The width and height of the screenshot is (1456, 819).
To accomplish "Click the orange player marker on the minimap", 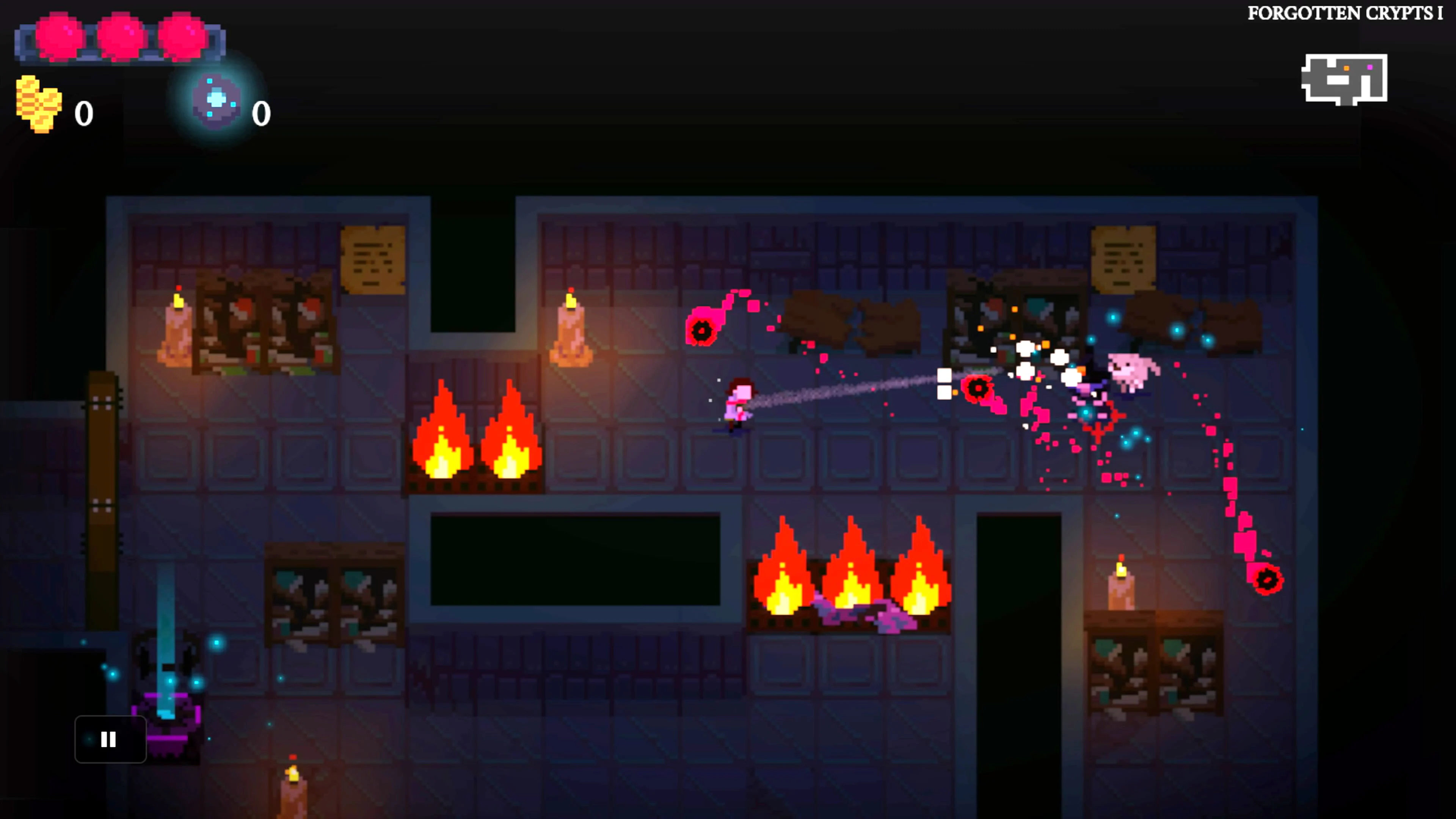I will 1347,68.
